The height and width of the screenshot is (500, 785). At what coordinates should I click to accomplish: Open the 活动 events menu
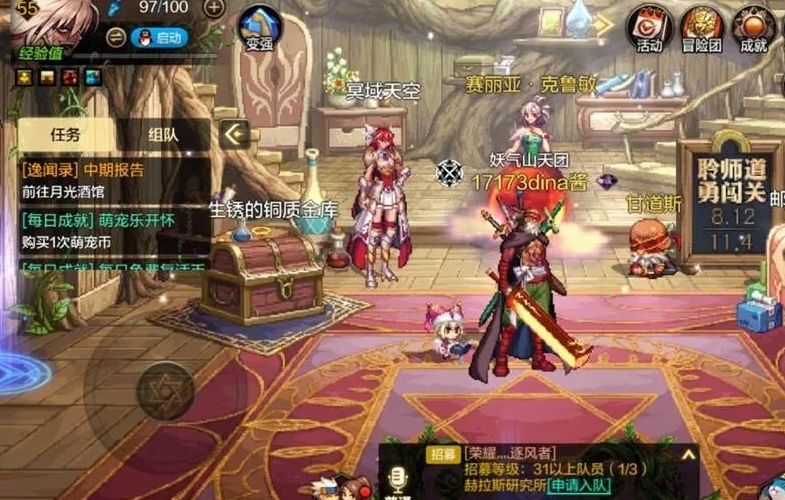(x=649, y=28)
